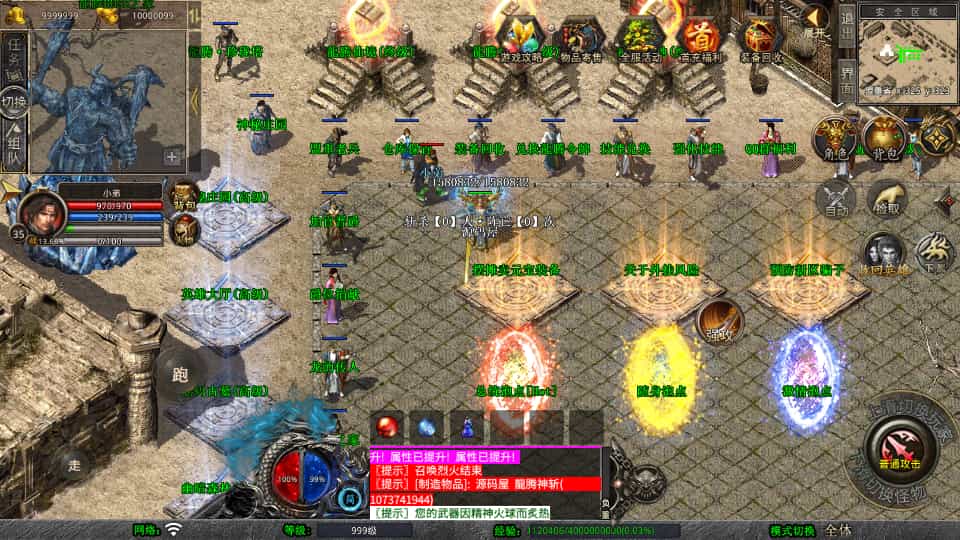Toggle the 跑 run mode button
960x540 pixels.
pos(180,373)
